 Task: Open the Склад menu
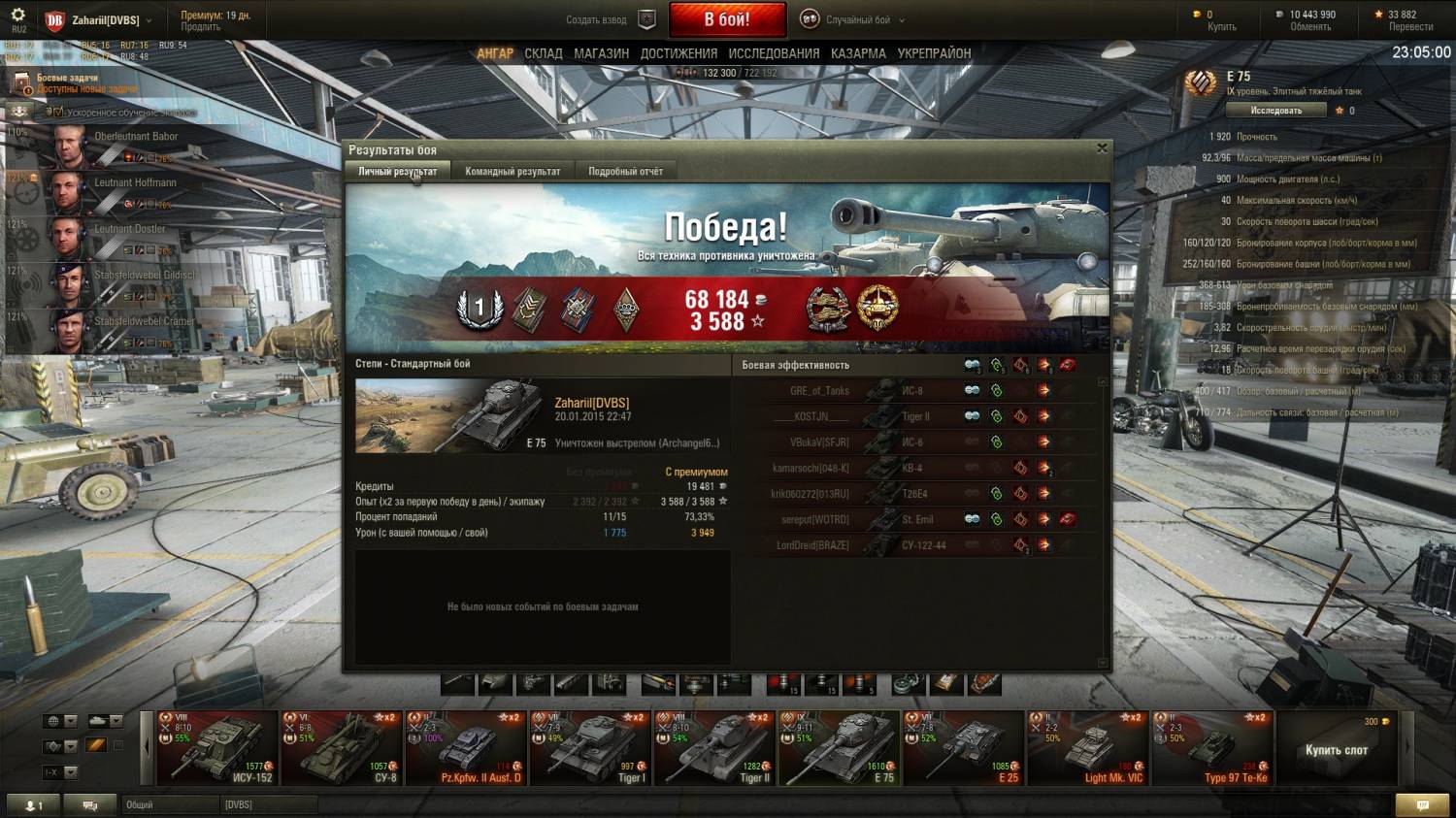coord(544,53)
